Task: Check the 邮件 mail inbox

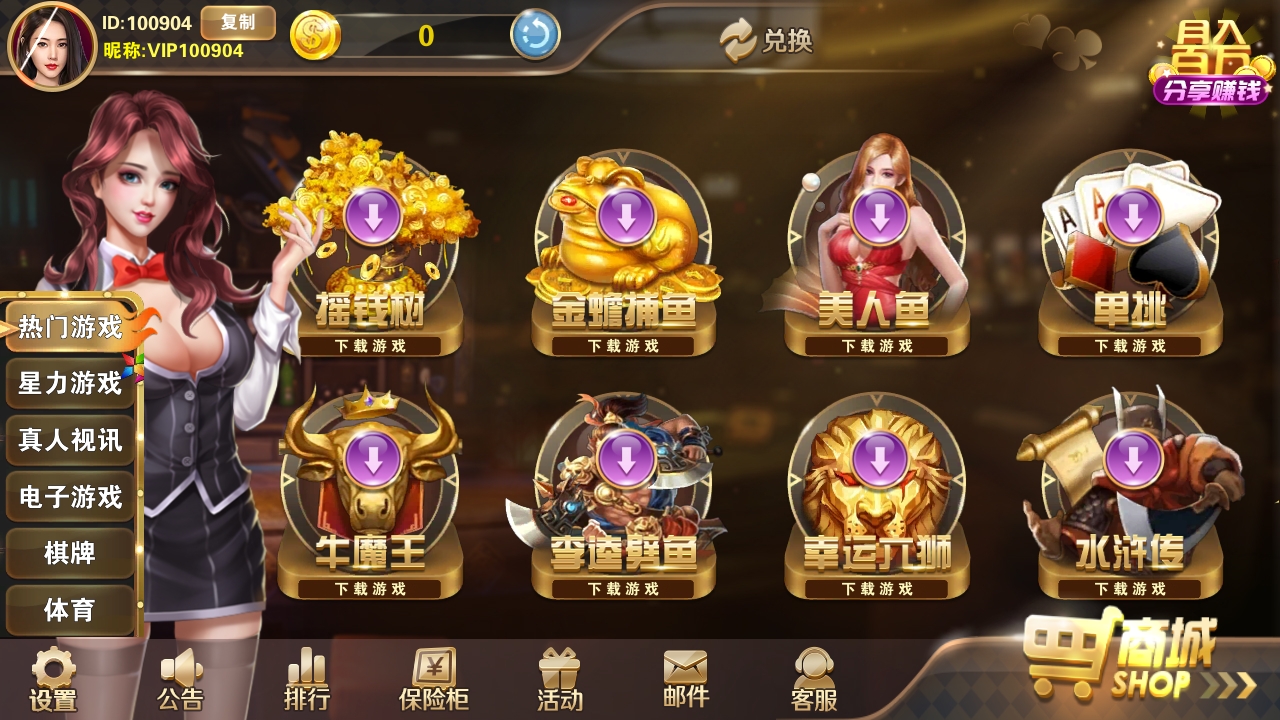Action: click(x=686, y=680)
